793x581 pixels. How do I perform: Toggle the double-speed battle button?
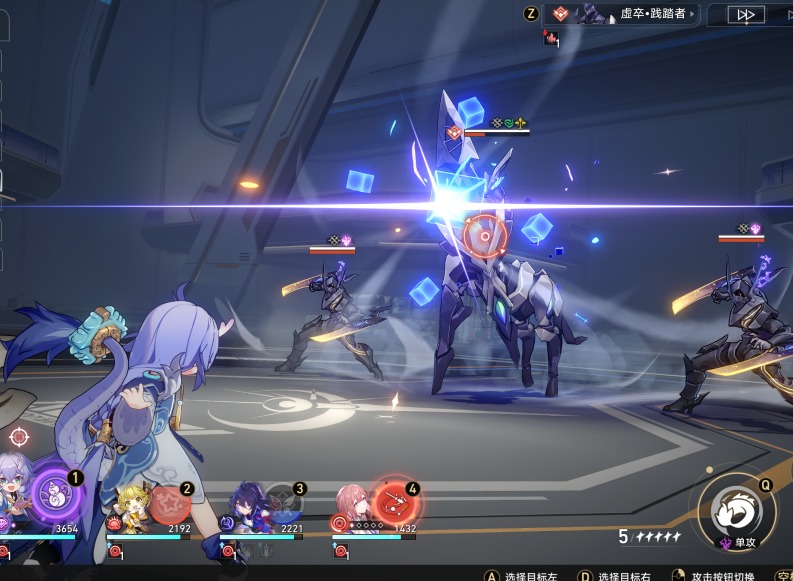(x=747, y=14)
